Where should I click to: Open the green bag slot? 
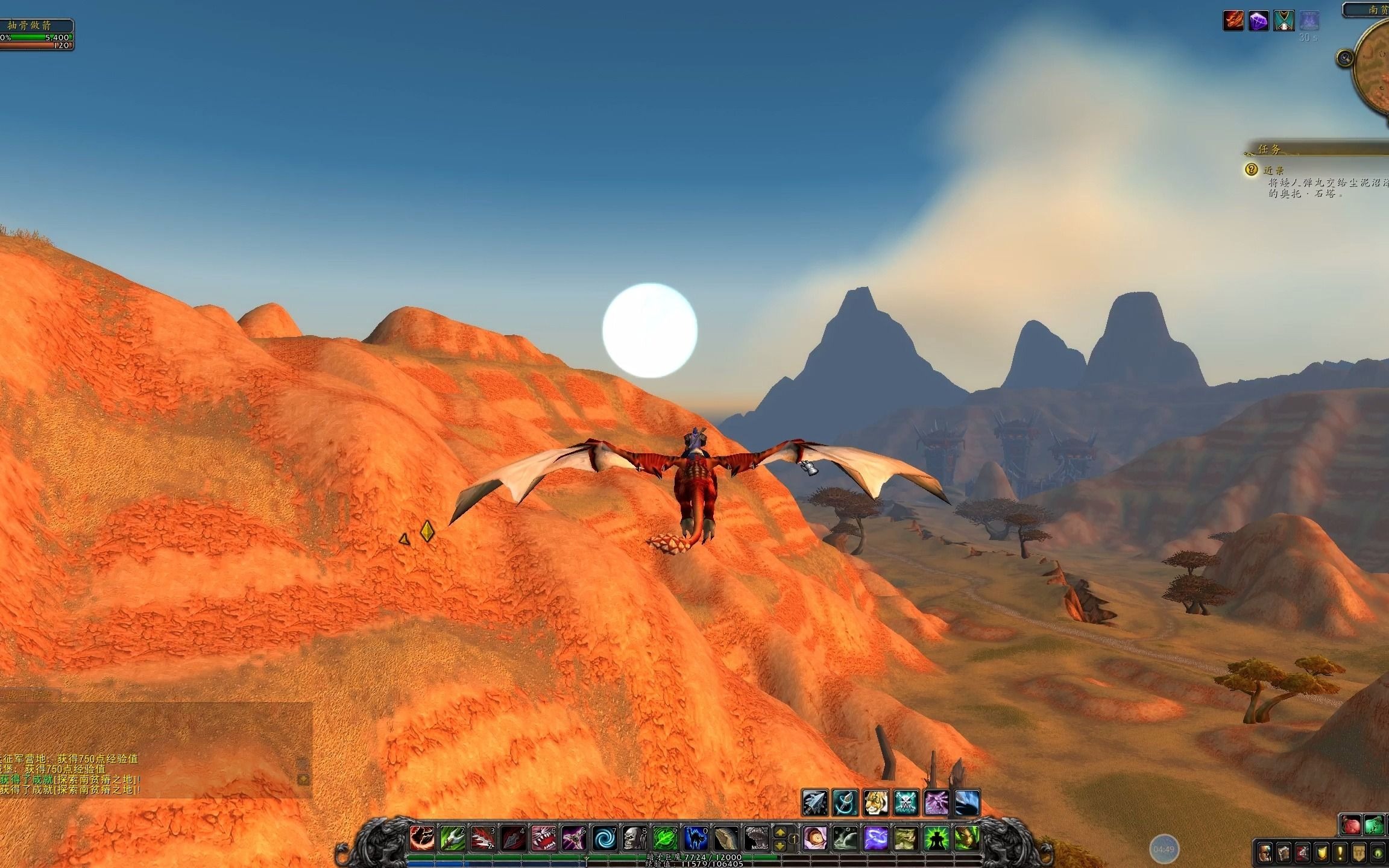1374,825
